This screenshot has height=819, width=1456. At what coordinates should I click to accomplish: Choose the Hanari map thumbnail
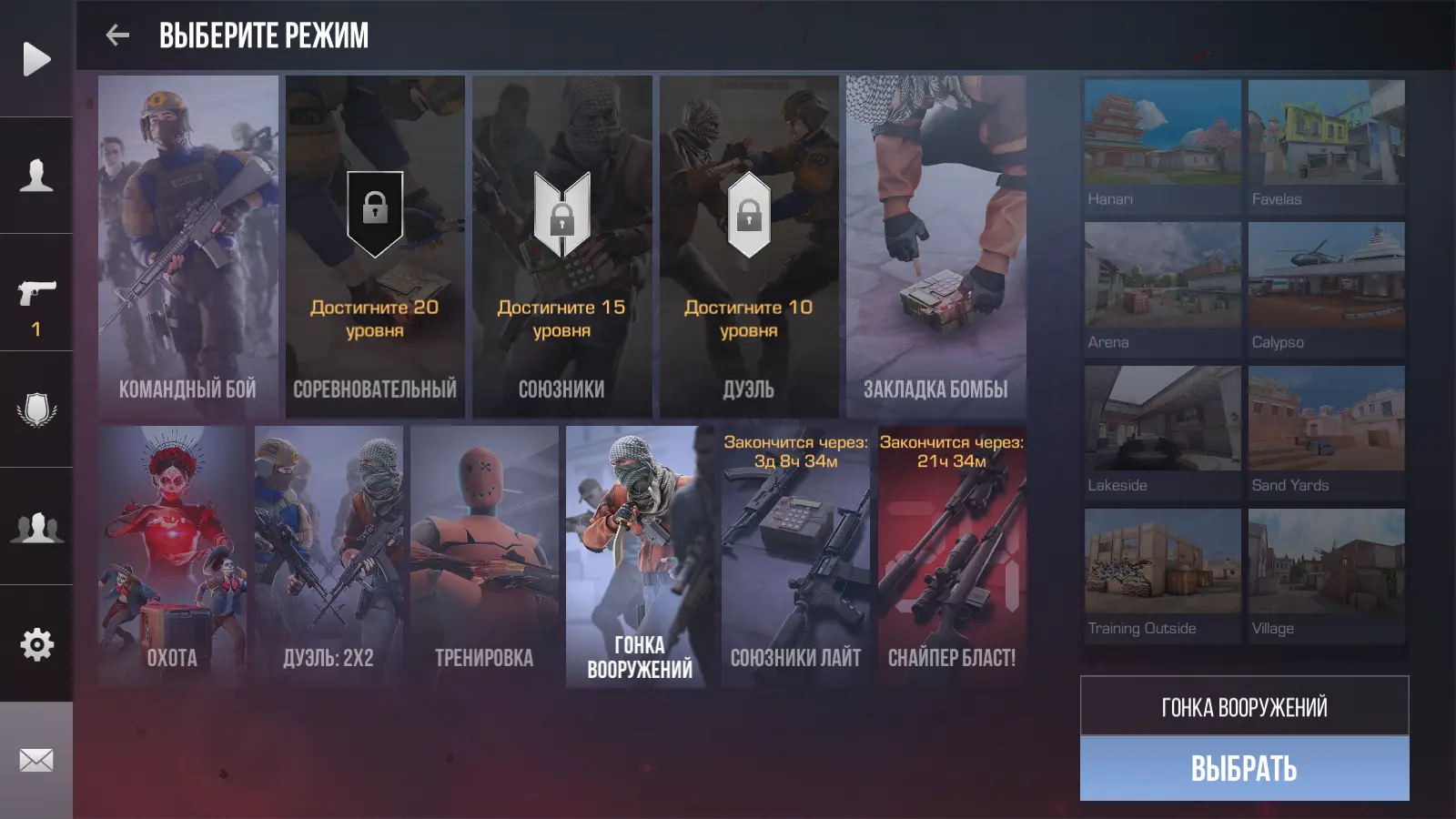(x=1162, y=146)
